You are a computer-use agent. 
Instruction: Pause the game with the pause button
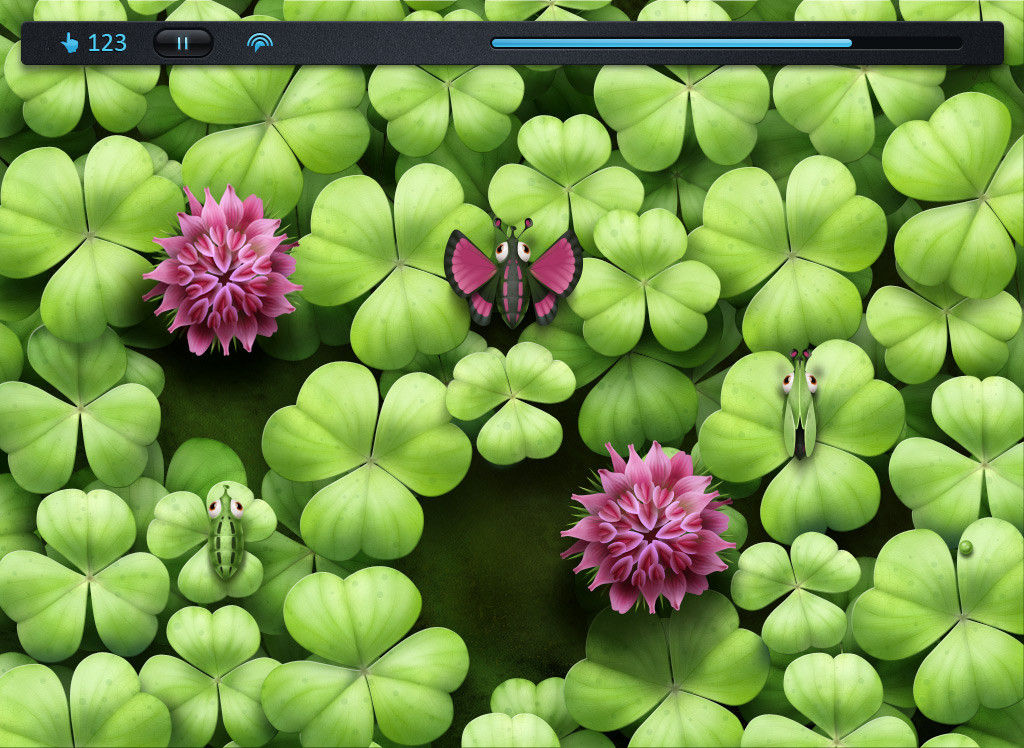coord(182,43)
